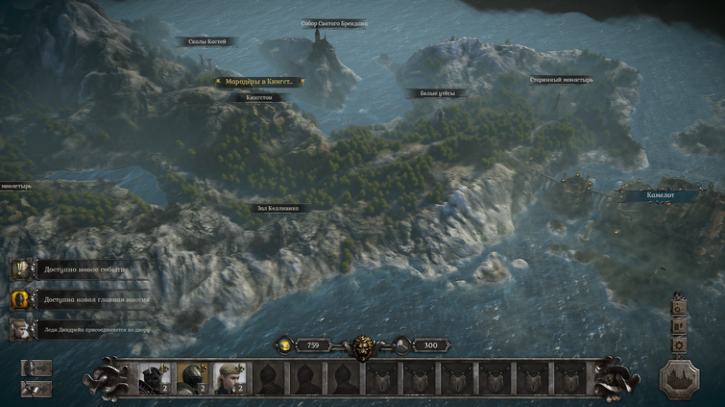Click the lower arrow button beside the roster
The width and height of the screenshot is (725, 407).
pos(36,389)
